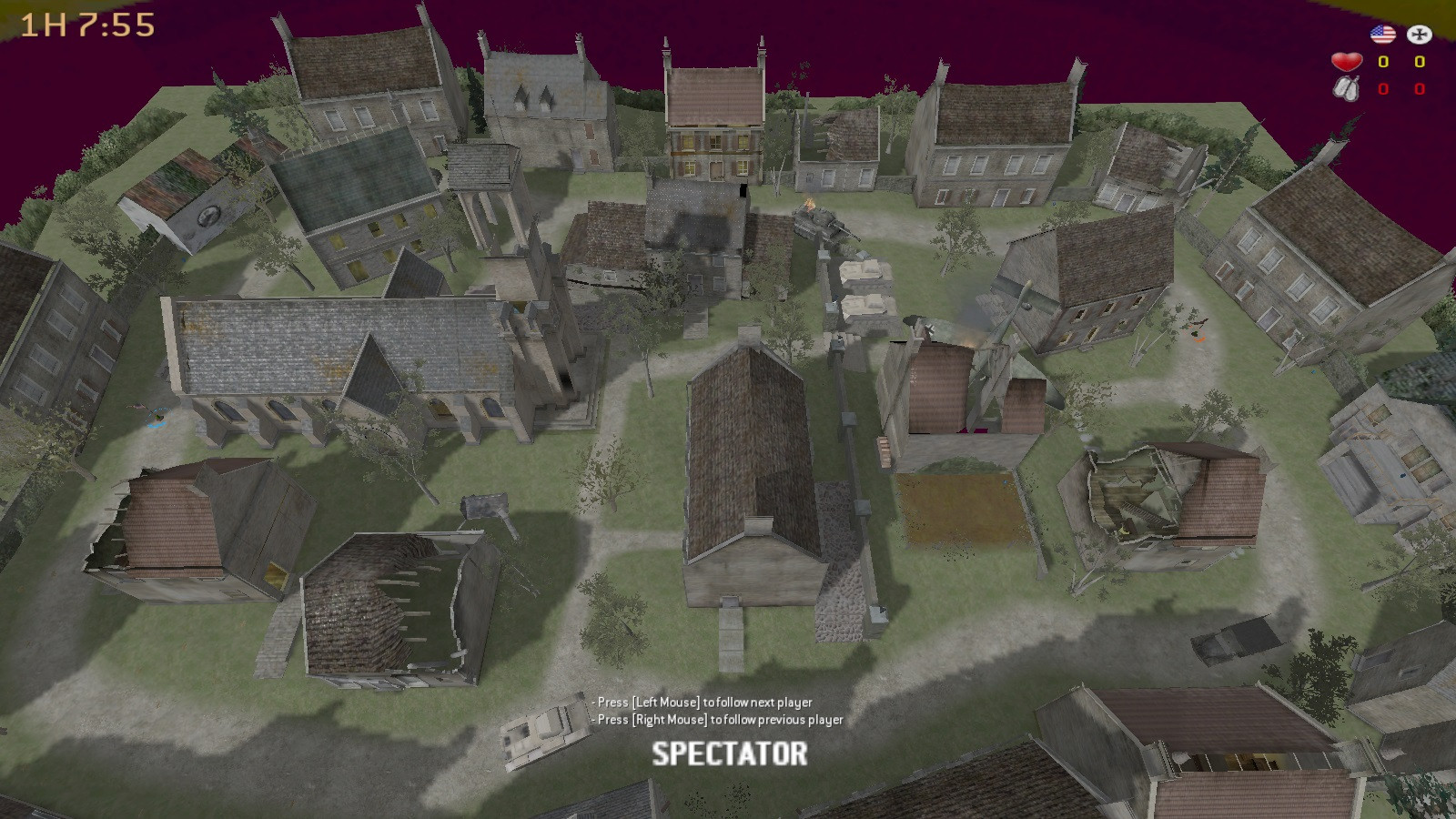
Task: Click the follow next player instruction text
Action: tap(701, 702)
